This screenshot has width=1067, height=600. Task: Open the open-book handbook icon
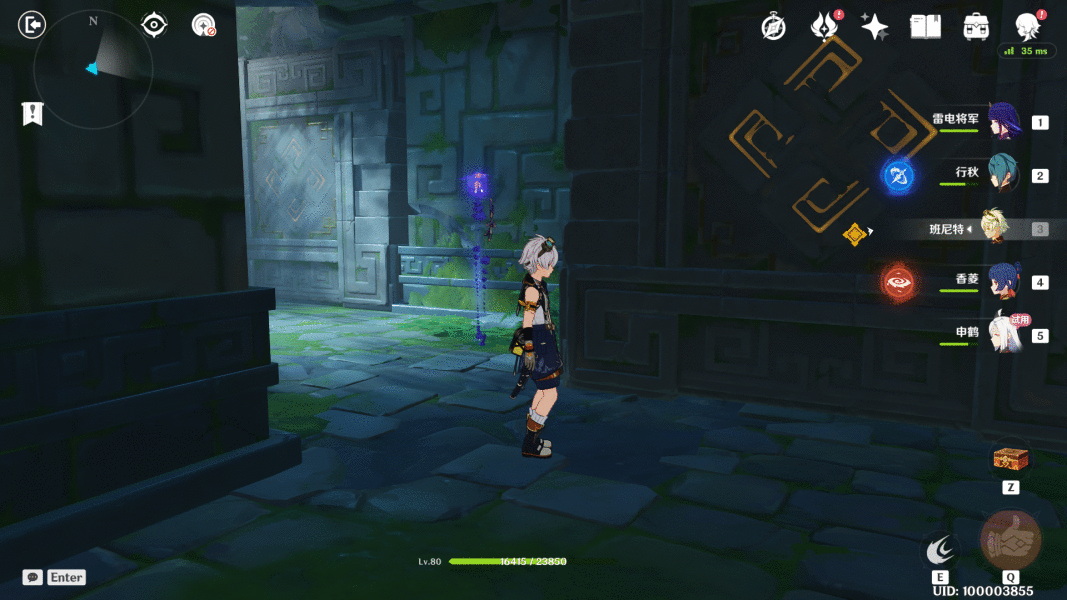pos(925,27)
